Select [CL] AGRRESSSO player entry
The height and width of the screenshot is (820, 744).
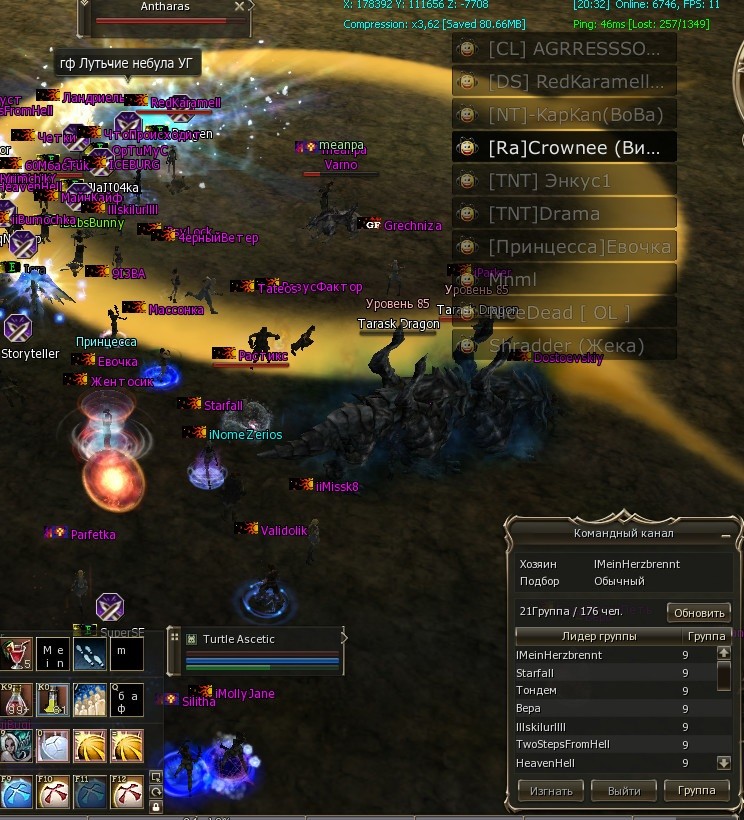tap(564, 48)
